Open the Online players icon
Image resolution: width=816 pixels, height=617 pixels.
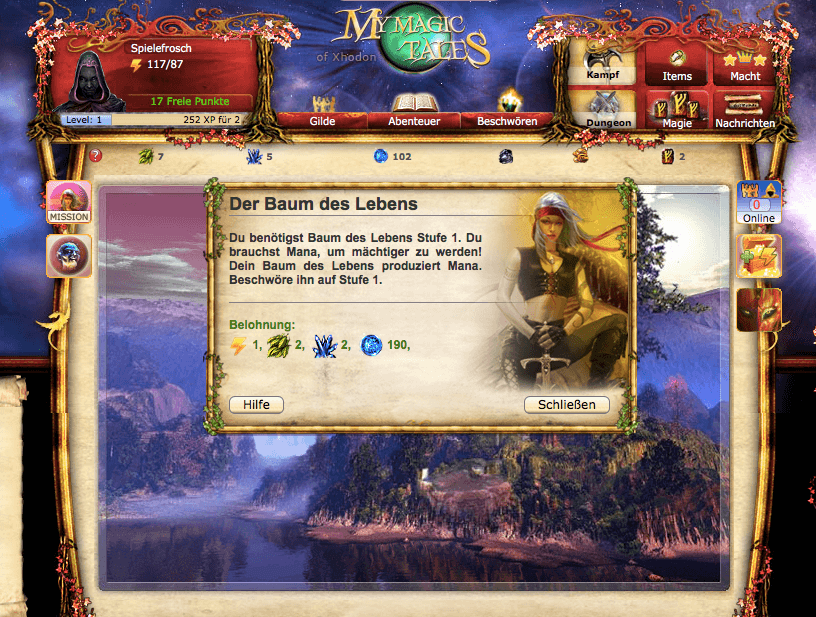pyautogui.click(x=759, y=202)
